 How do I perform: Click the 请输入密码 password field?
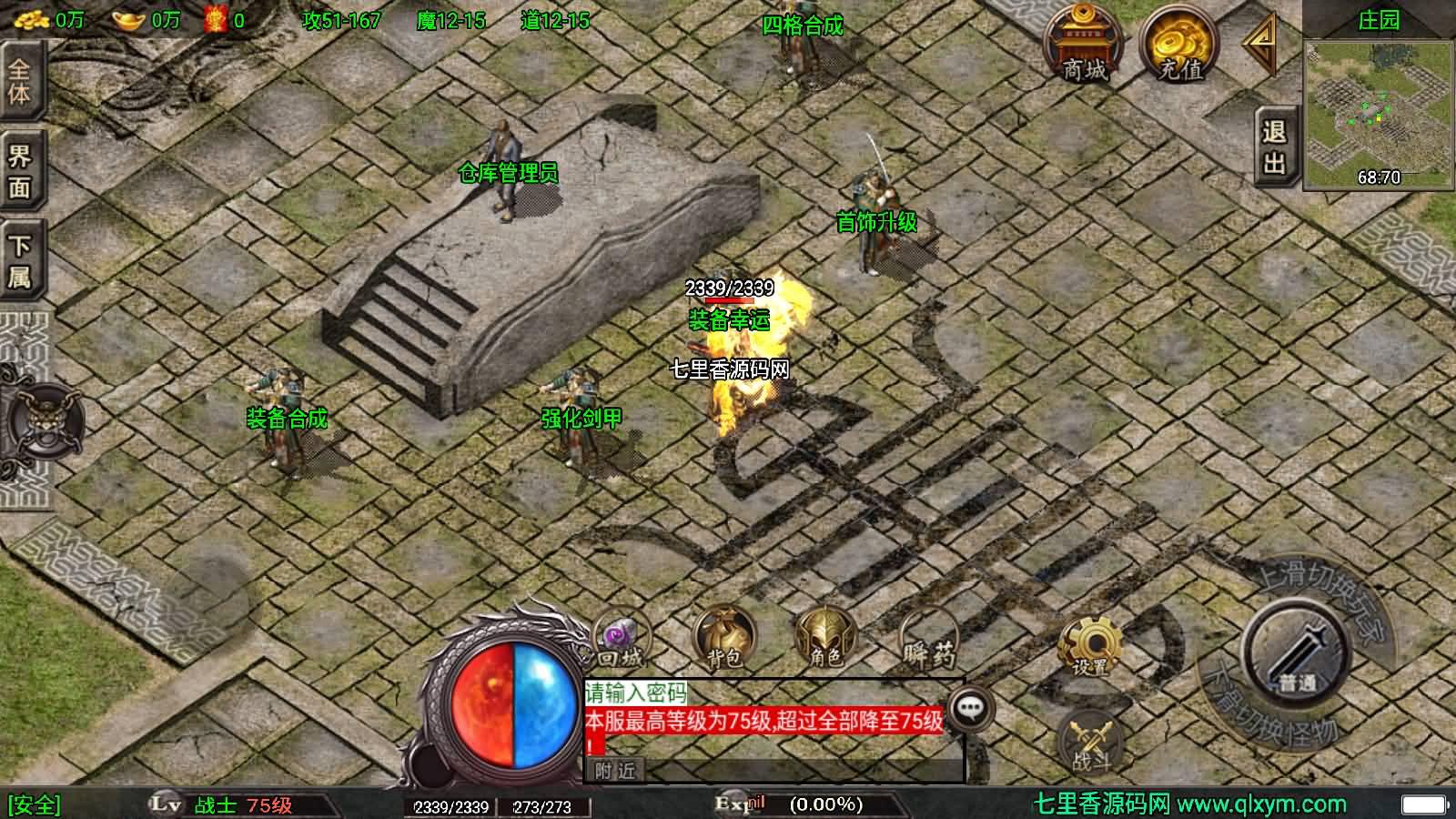coord(637,693)
